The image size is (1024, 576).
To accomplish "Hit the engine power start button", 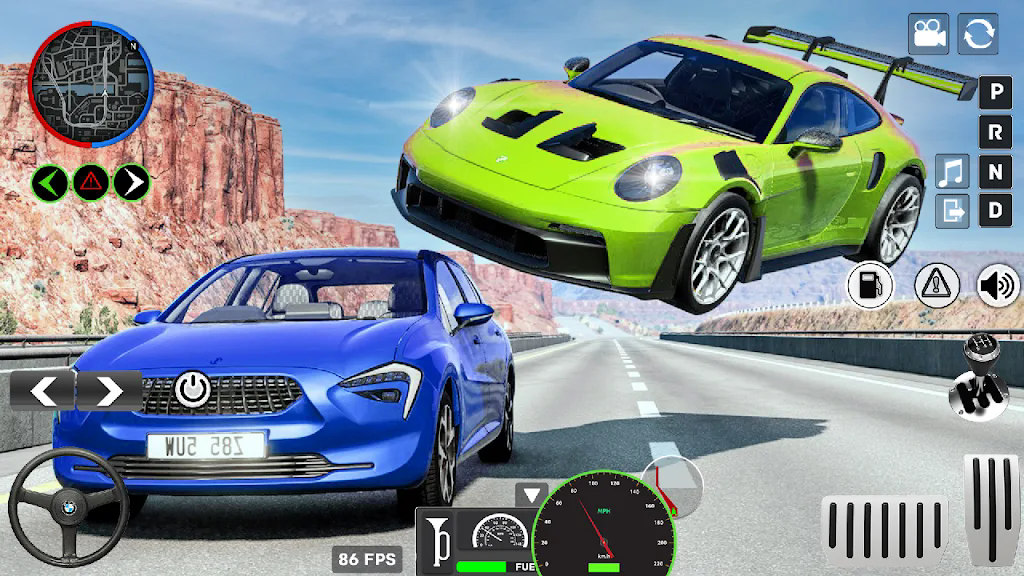I will pyautogui.click(x=191, y=388).
